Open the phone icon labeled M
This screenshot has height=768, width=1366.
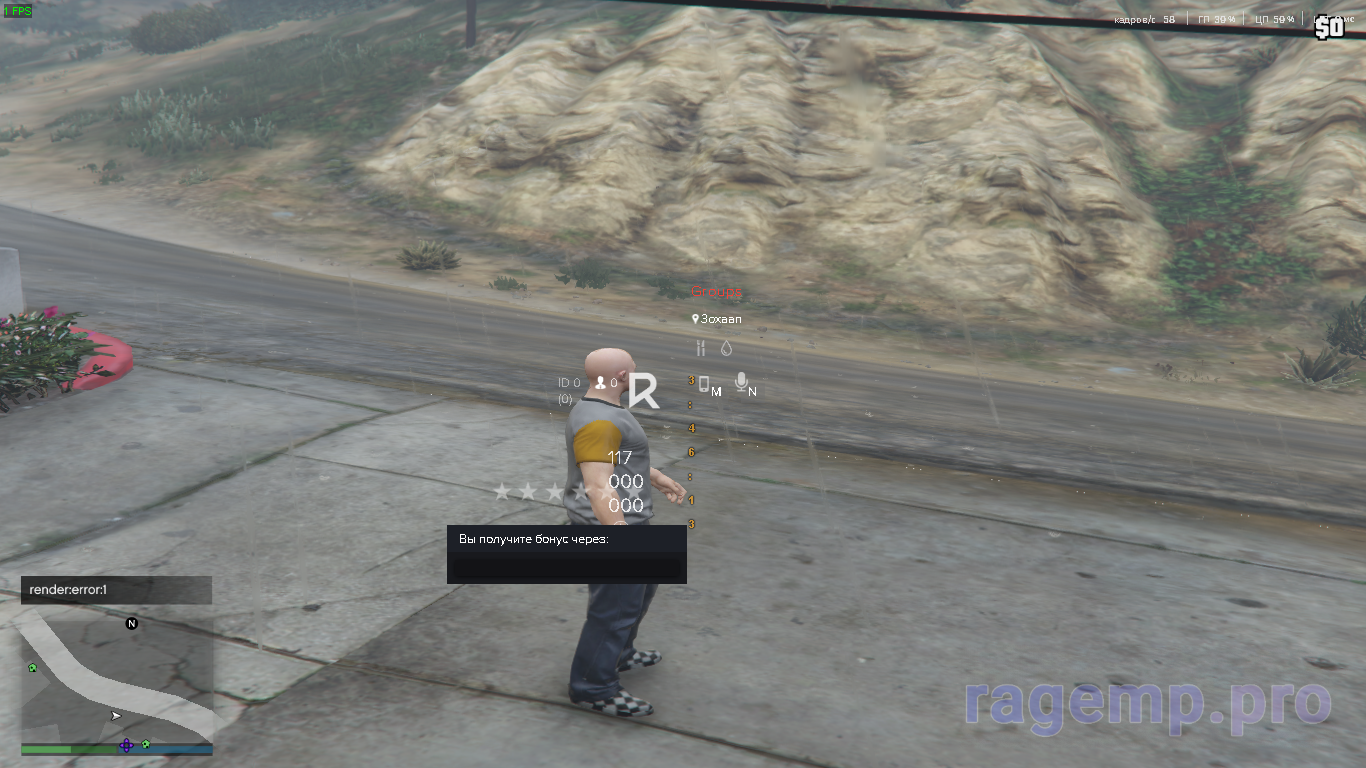point(704,384)
